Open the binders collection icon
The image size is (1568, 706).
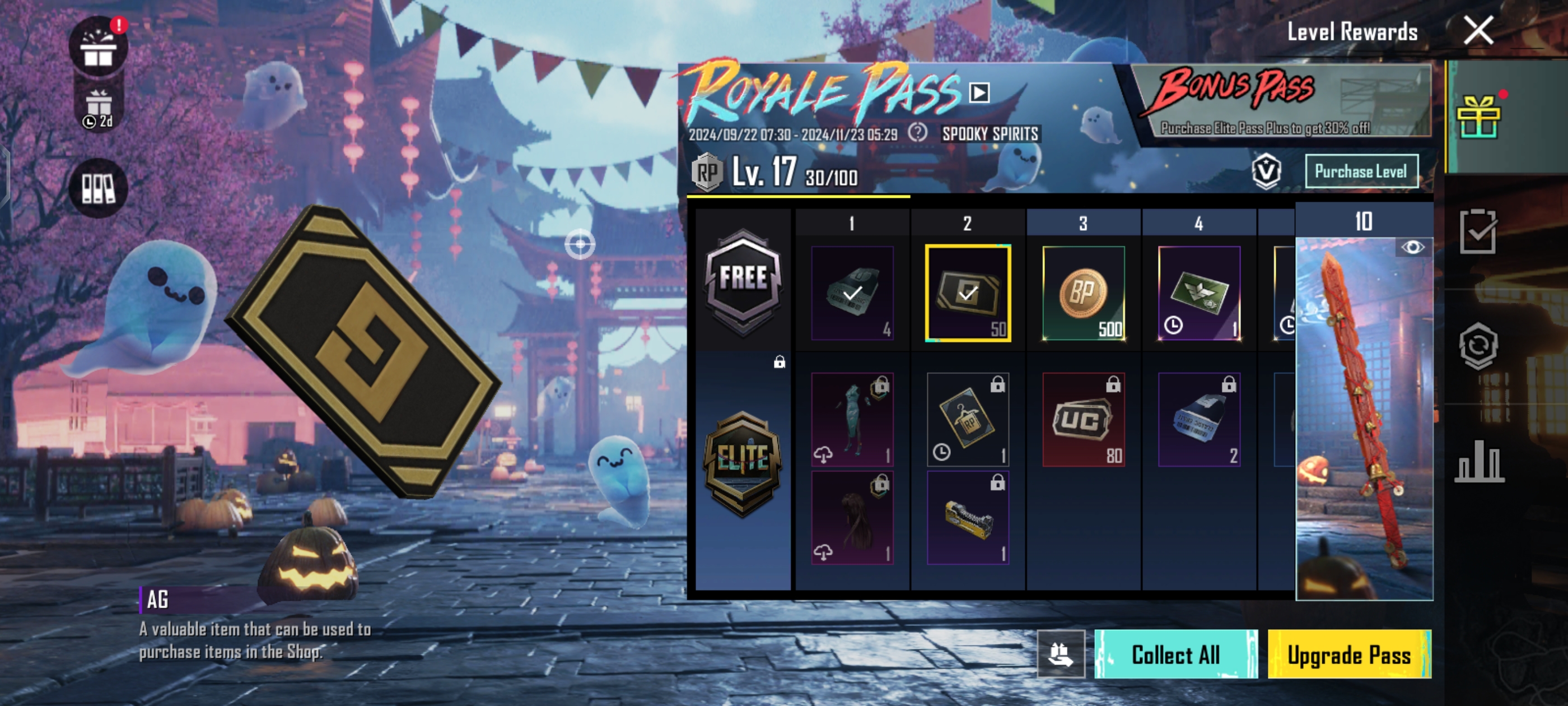click(98, 188)
